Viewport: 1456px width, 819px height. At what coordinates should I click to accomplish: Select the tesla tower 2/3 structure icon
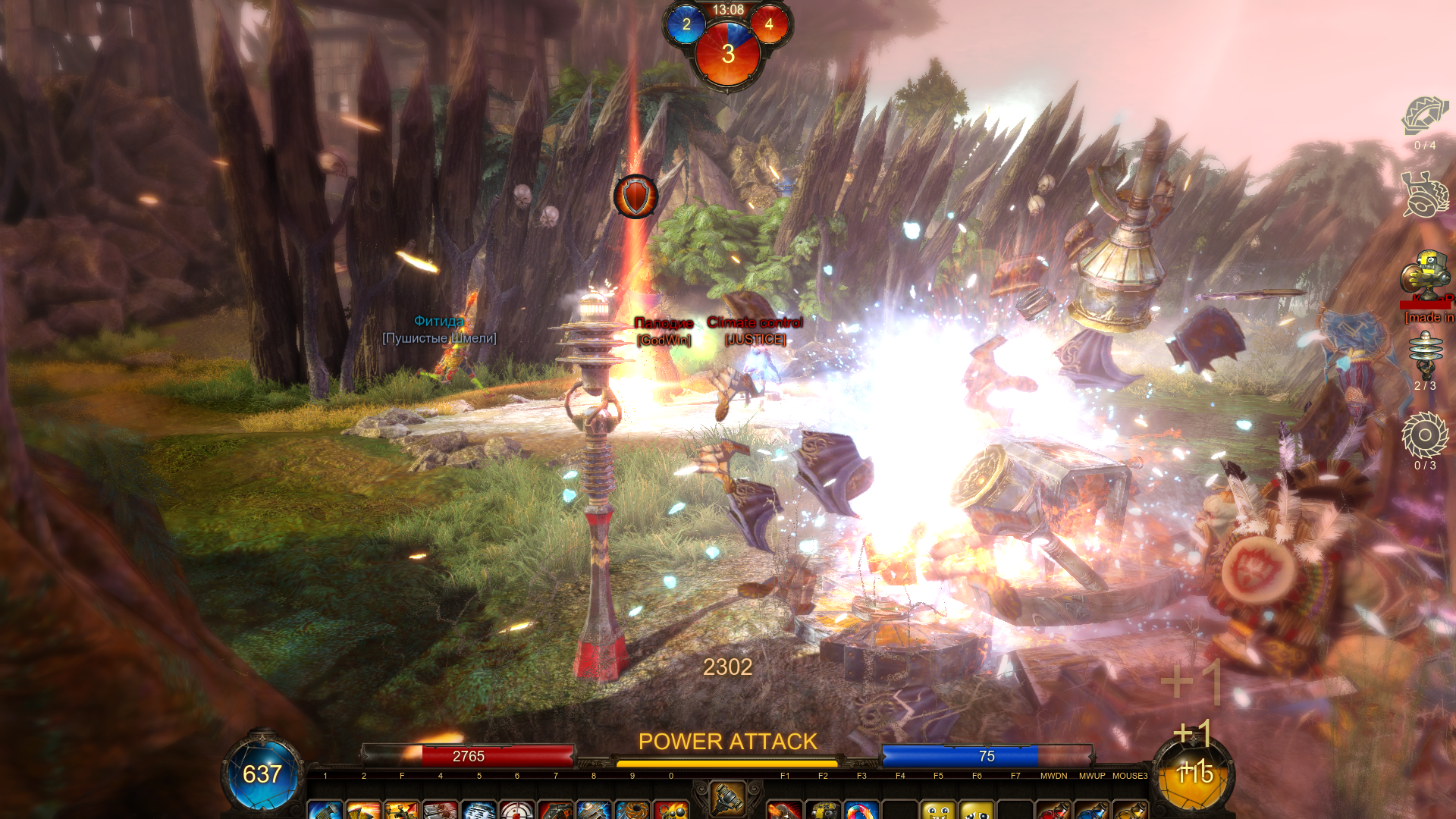(x=1425, y=354)
